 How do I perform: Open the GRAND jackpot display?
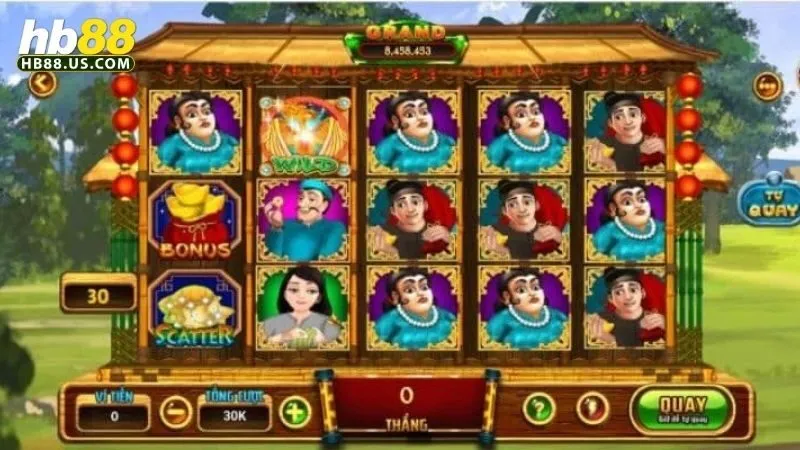406,42
